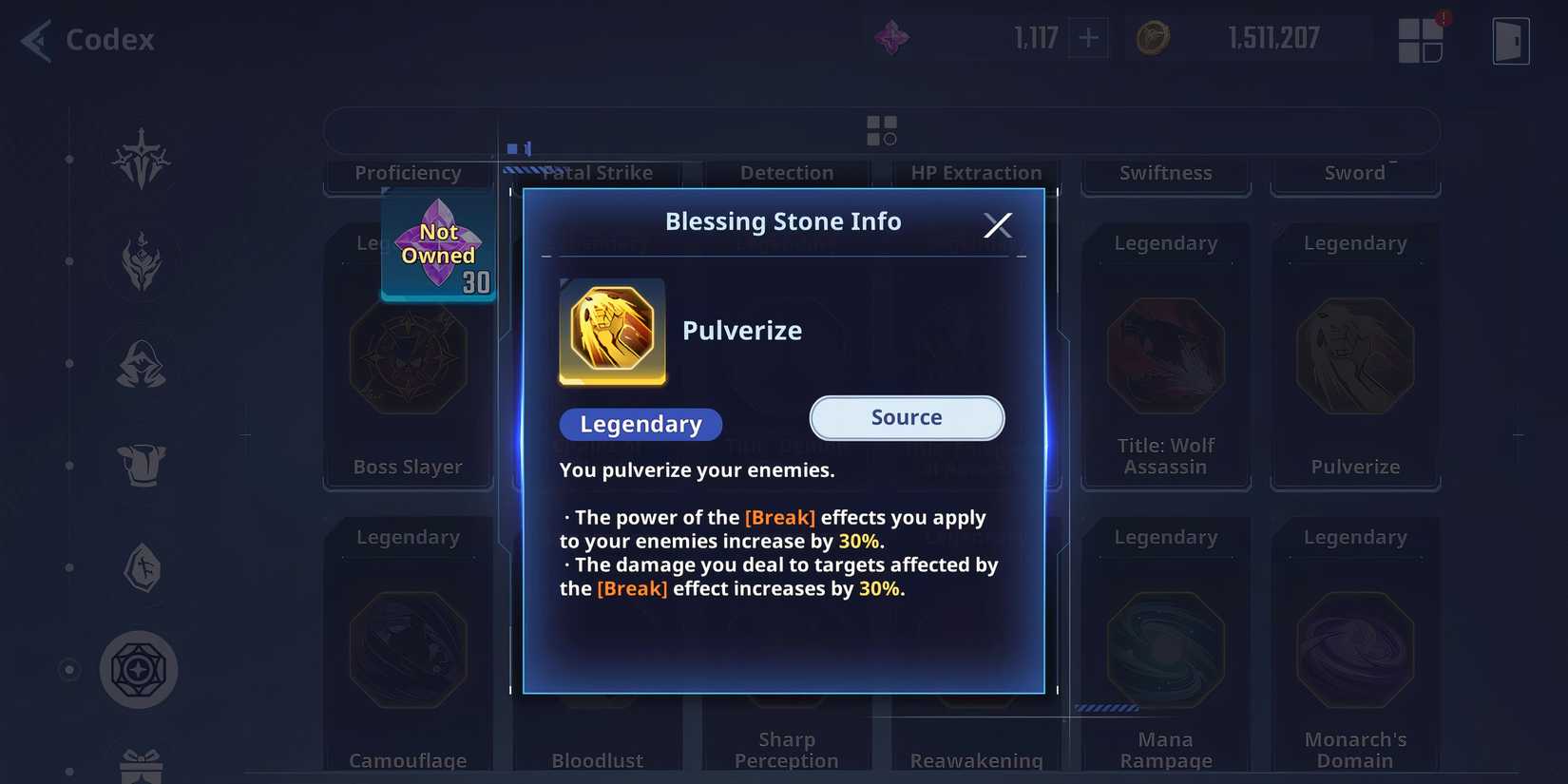Open the HP Extraction tab
Viewport: 1568px width, 784px height.
coord(975,173)
